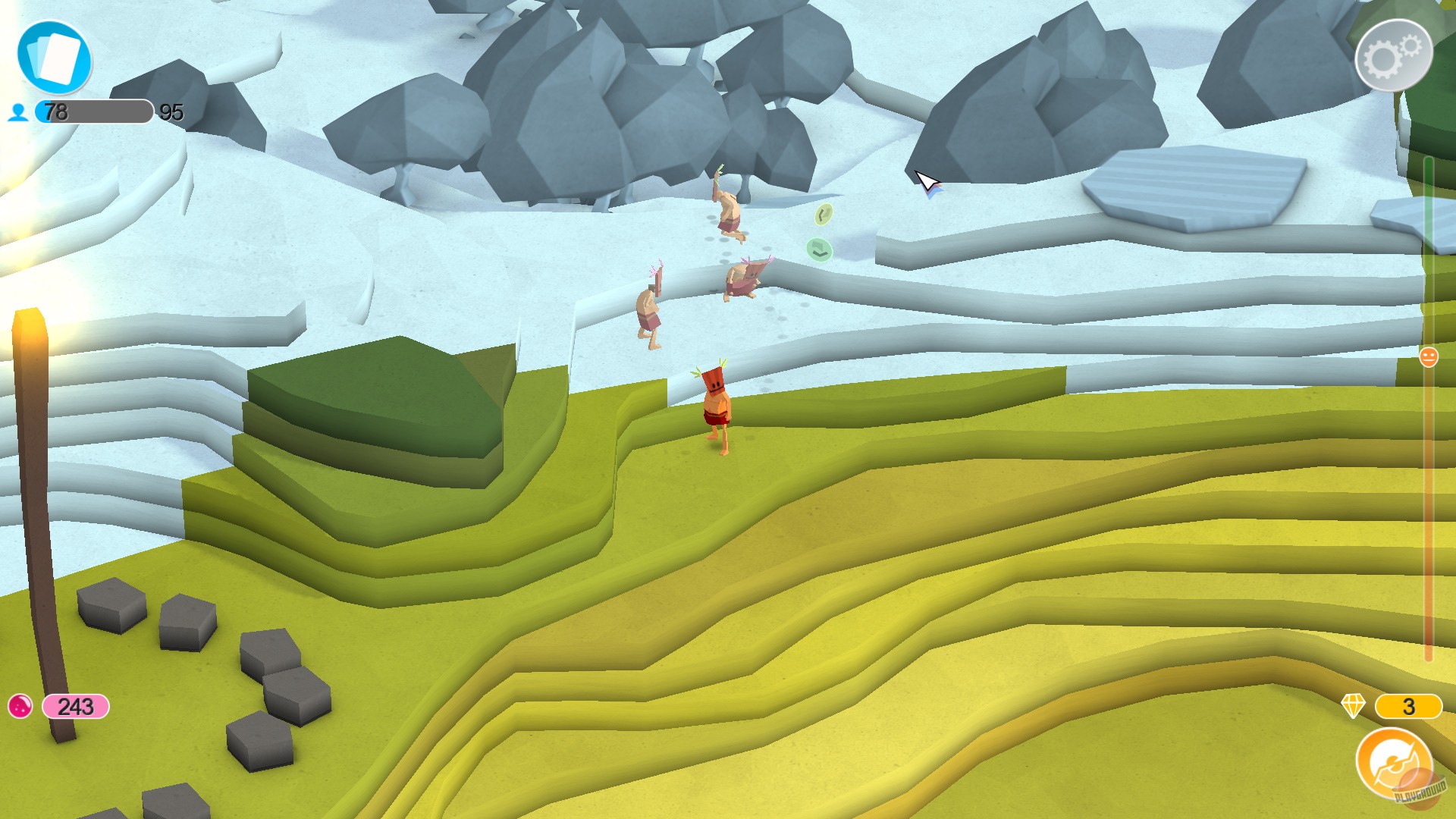Click the pink Belief counter orb
The image size is (1456, 819).
coord(20,705)
